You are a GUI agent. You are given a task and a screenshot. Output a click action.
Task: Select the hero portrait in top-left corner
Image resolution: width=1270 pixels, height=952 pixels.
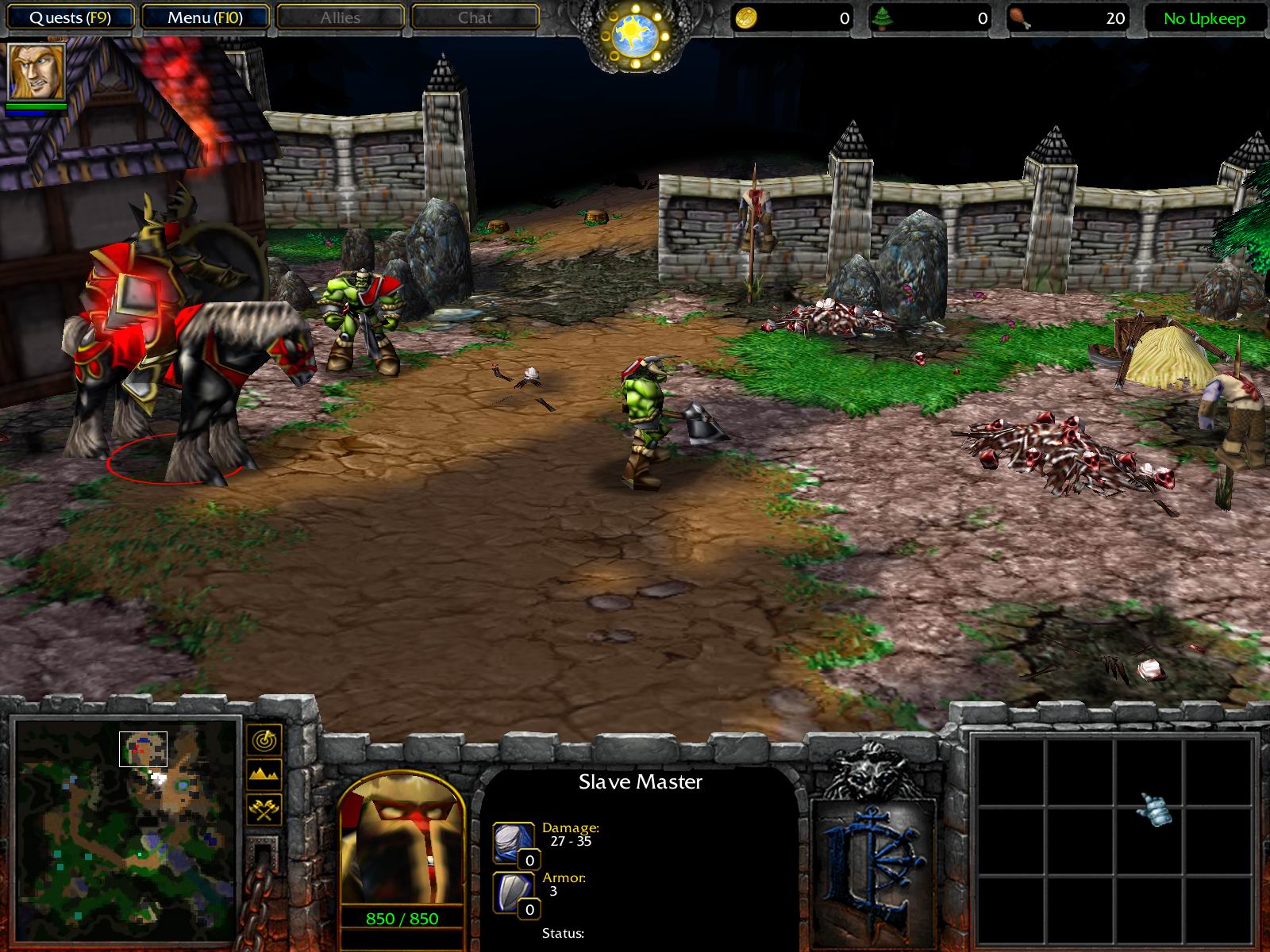[x=38, y=71]
